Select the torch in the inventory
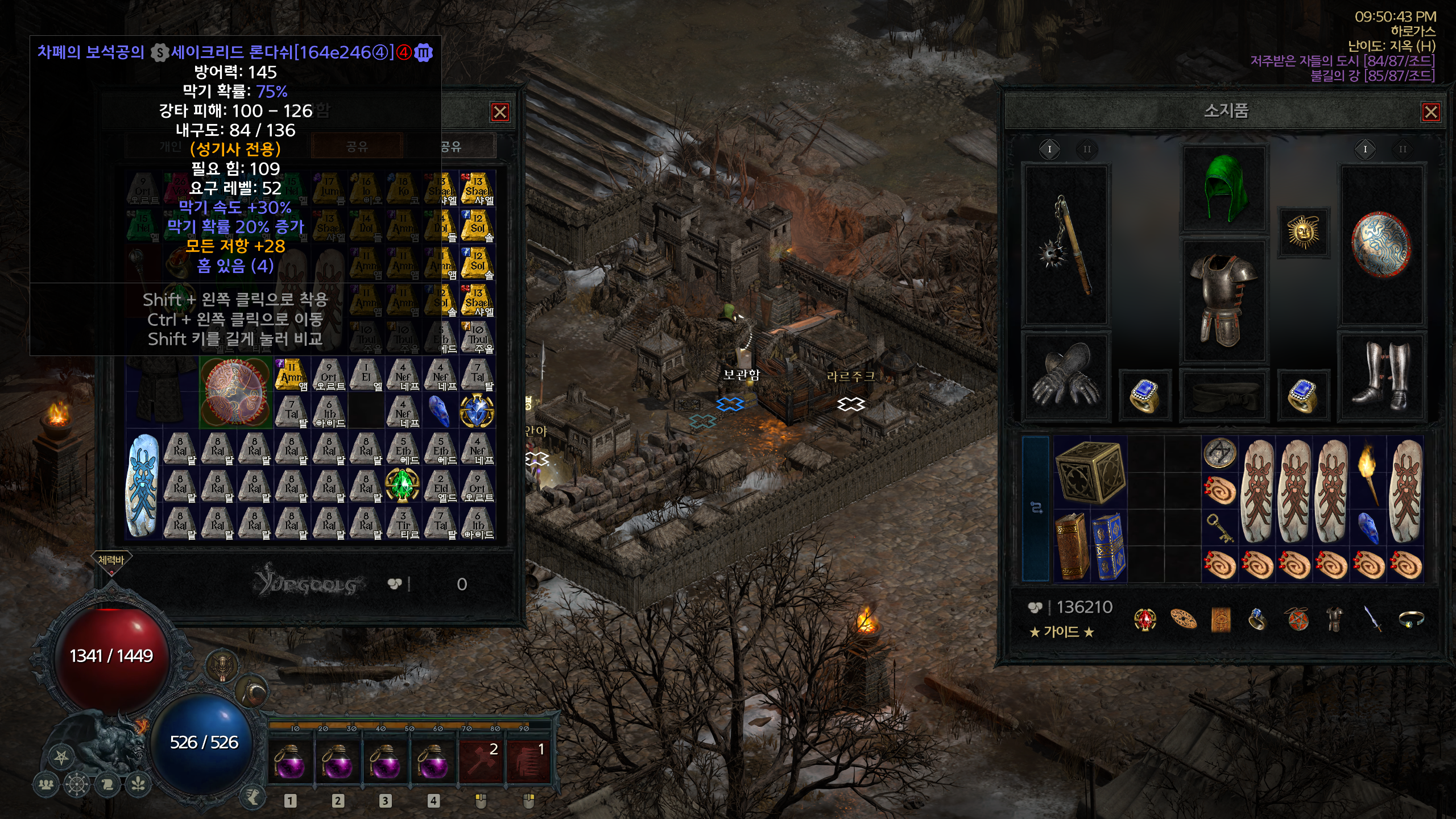 pos(1368,471)
